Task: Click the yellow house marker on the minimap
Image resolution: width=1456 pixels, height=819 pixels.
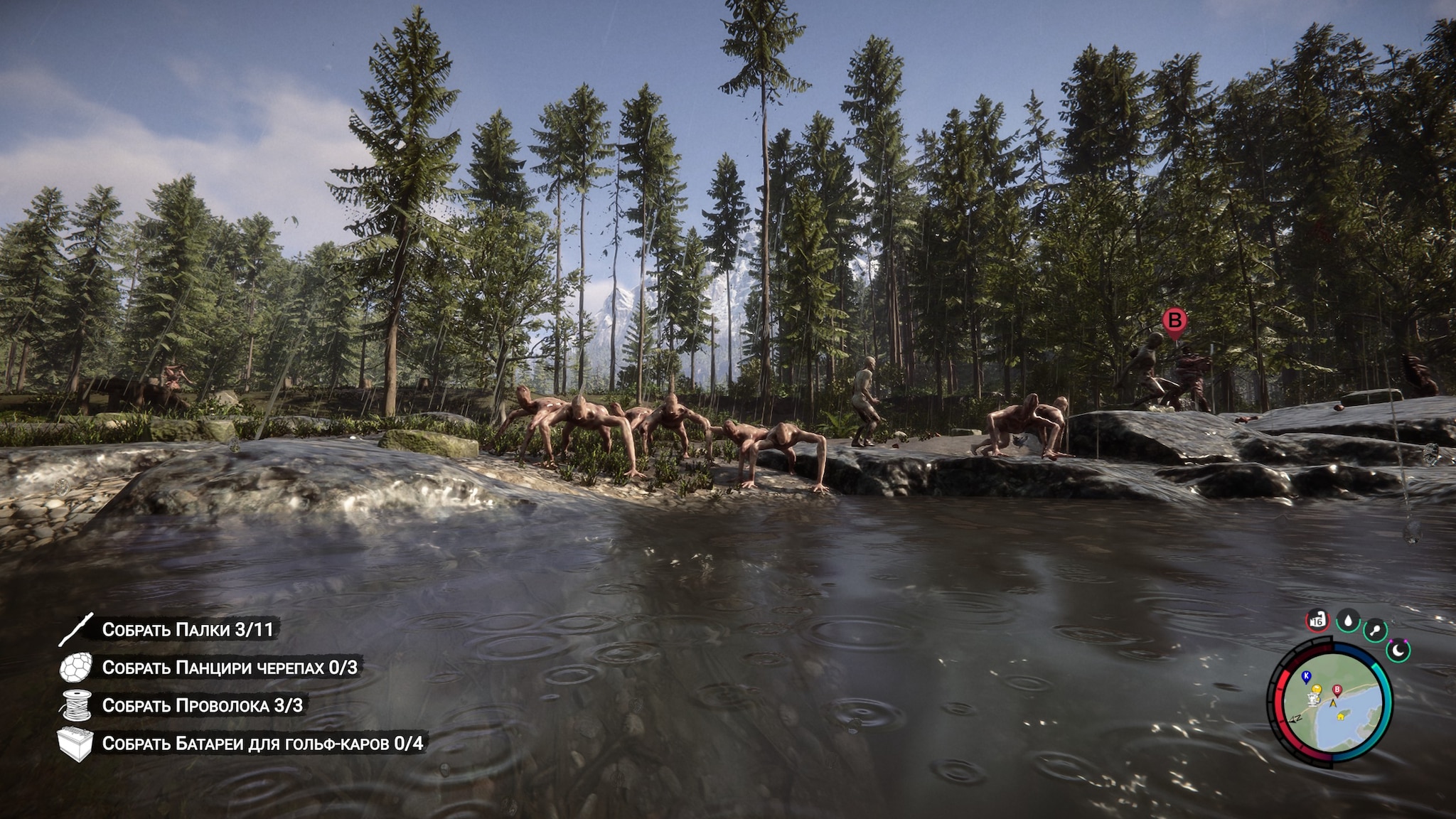Action: point(1341,717)
